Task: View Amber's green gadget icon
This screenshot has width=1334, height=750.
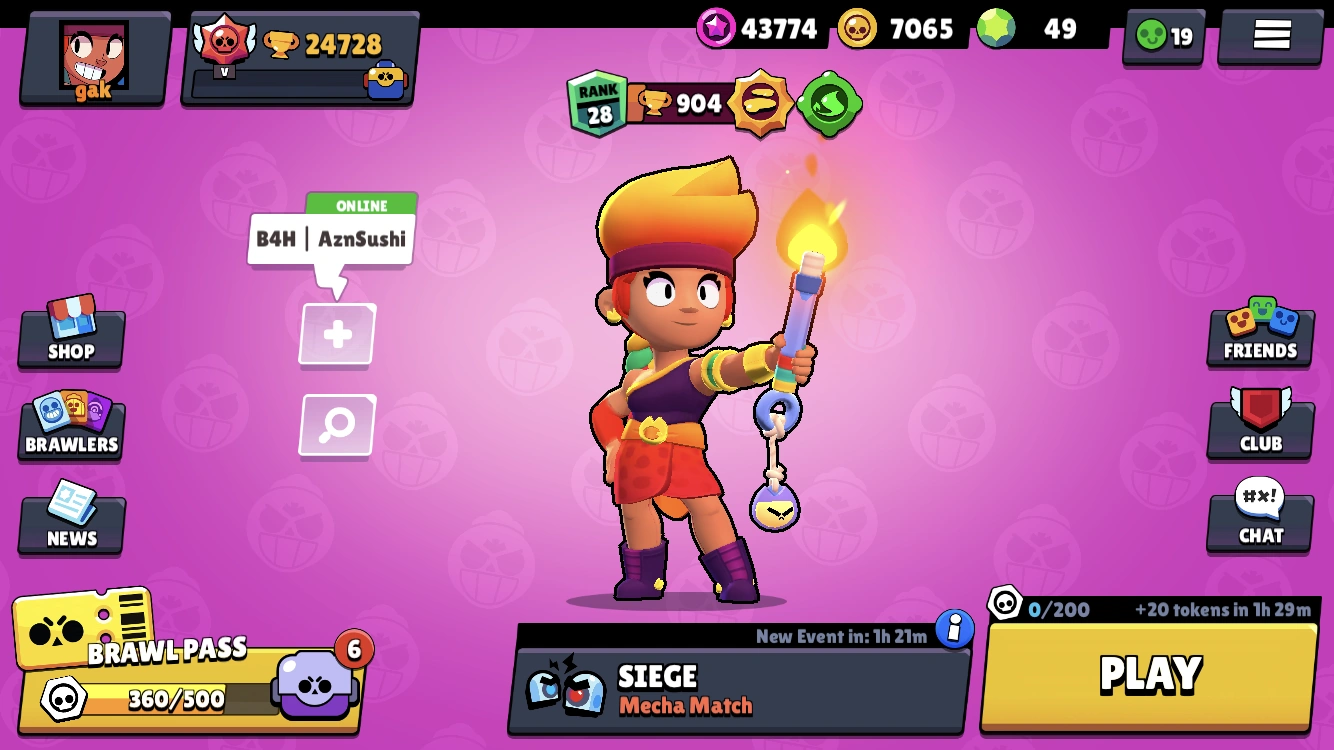Action: pos(830,103)
